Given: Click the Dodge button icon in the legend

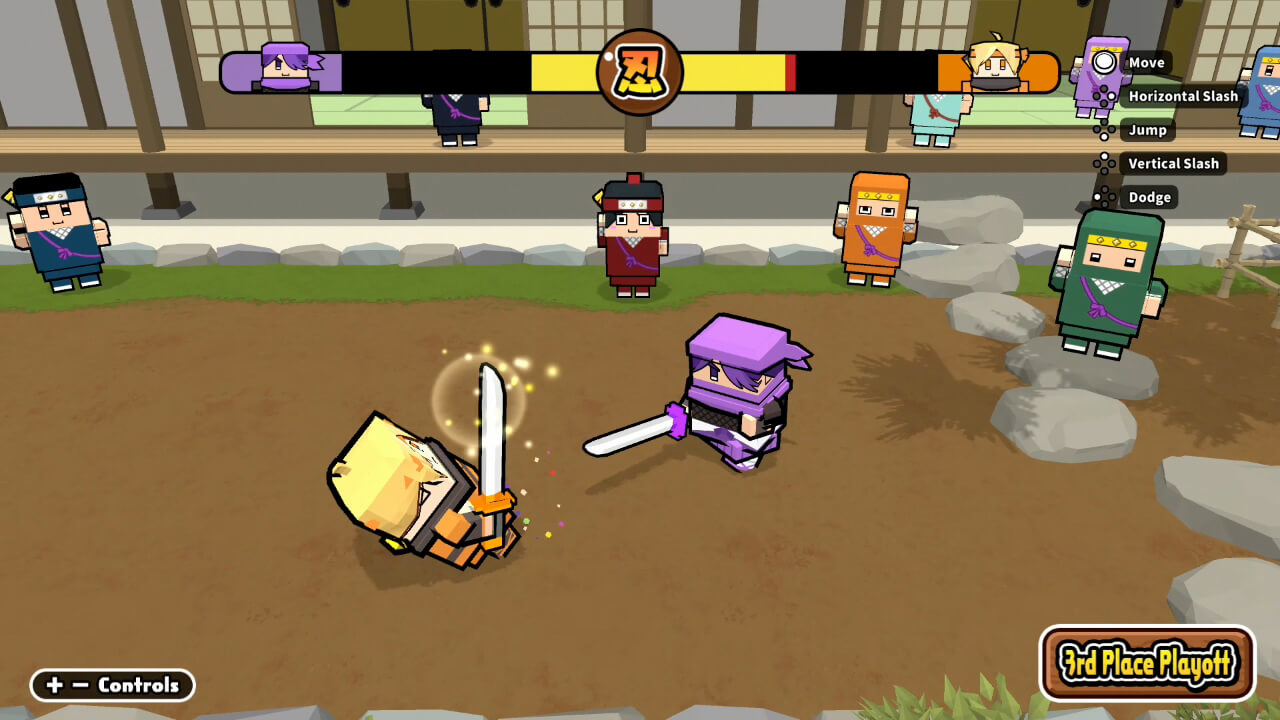Looking at the screenshot, I should coord(1105,197).
